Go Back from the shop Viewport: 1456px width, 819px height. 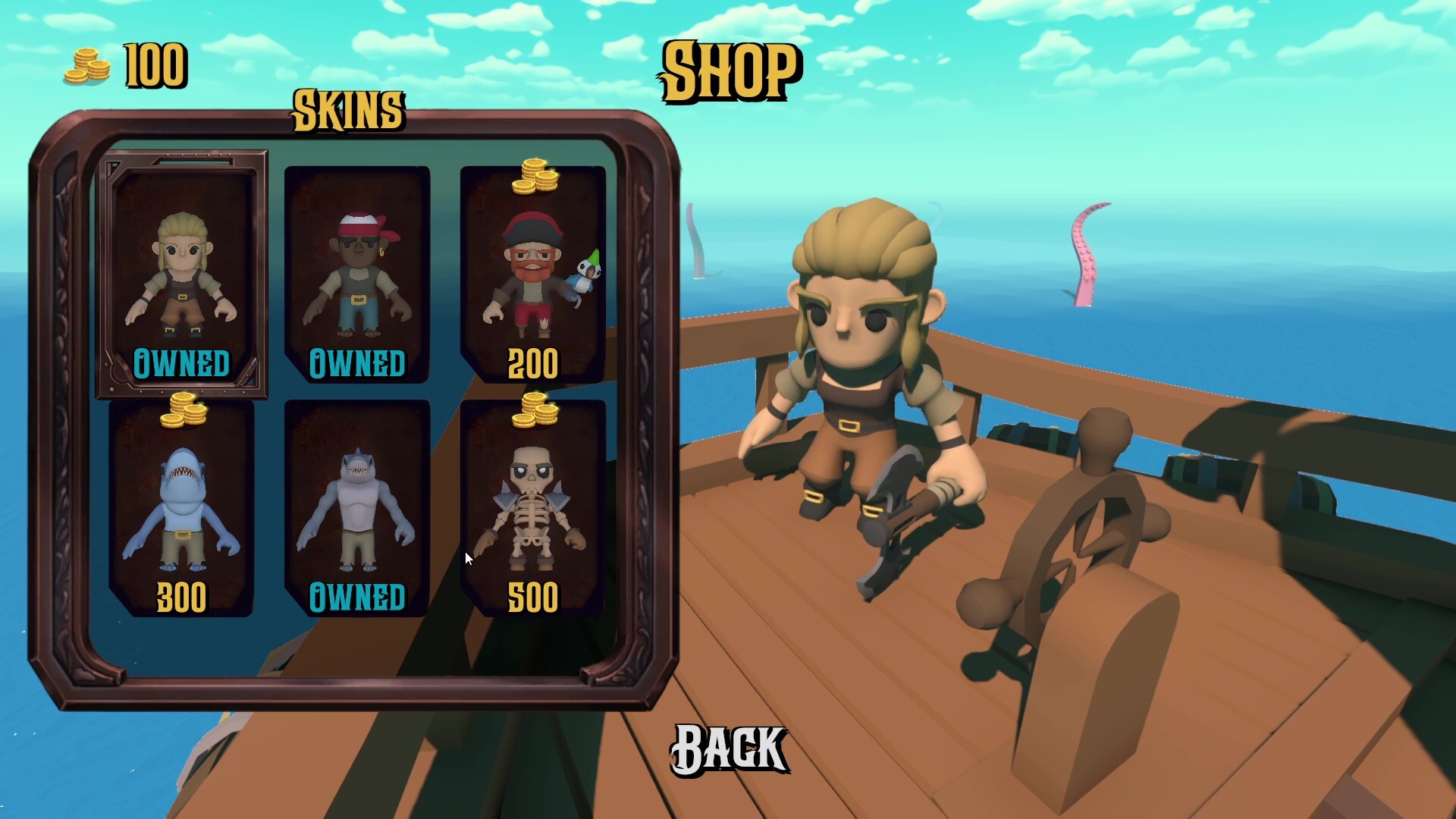tap(729, 749)
